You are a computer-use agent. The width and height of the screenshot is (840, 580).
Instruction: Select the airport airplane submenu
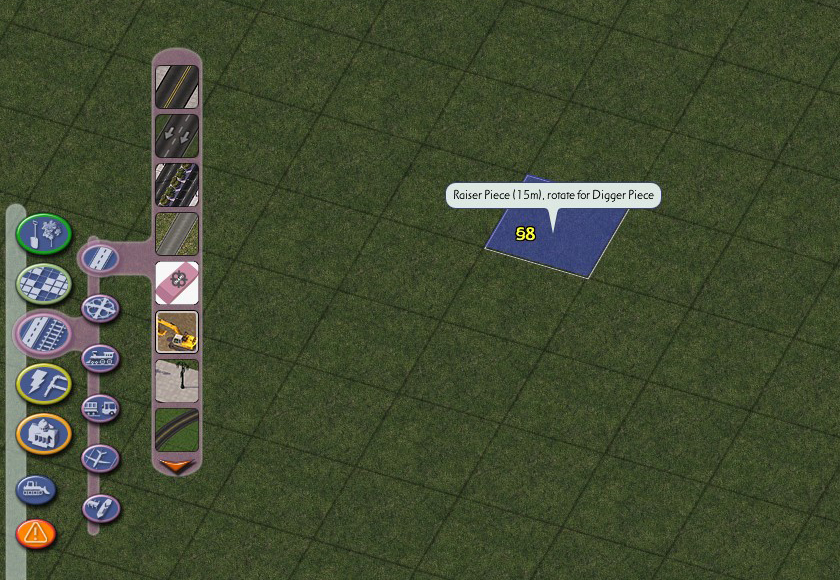coord(100,458)
